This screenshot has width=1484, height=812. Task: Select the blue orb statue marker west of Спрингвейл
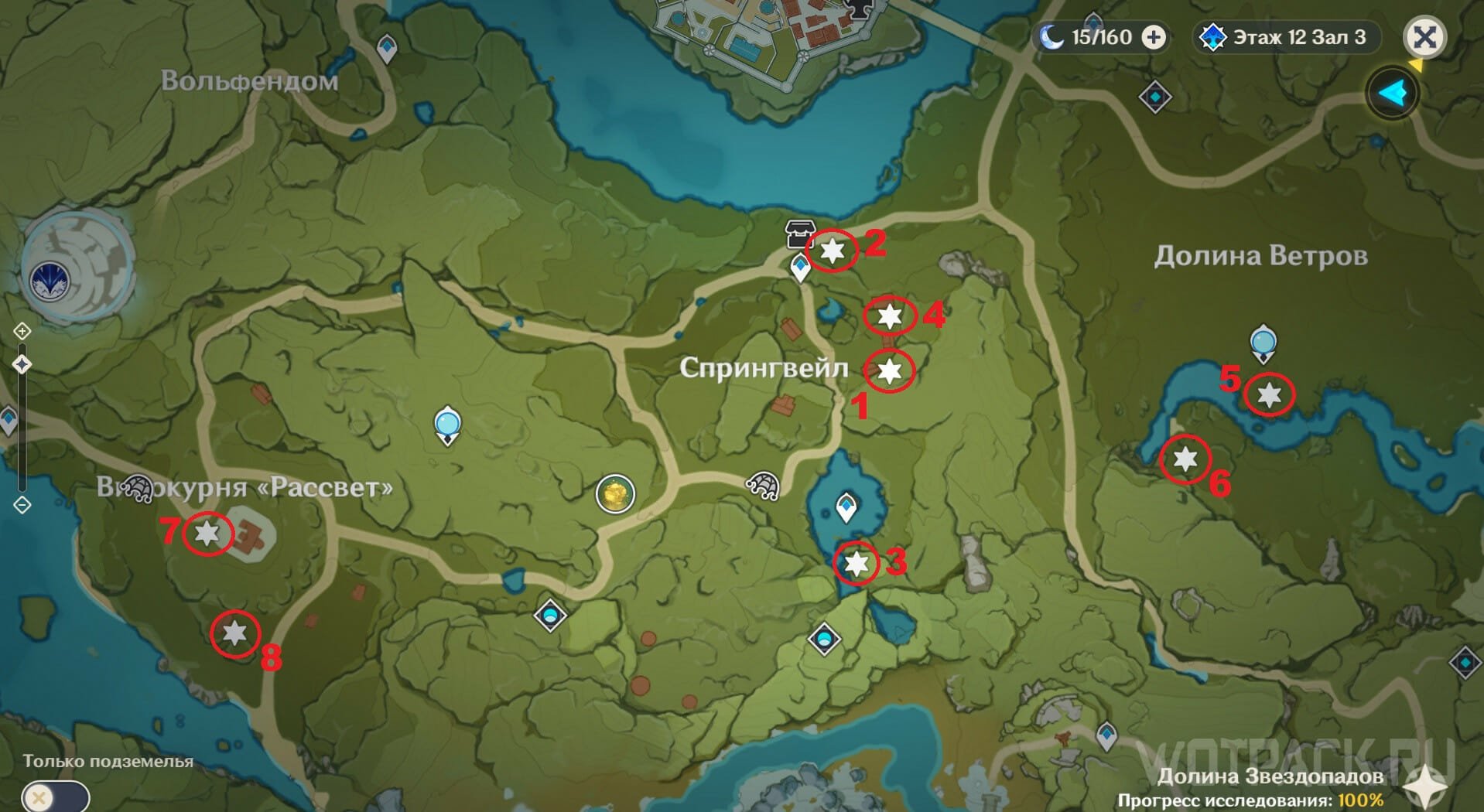[x=447, y=425]
